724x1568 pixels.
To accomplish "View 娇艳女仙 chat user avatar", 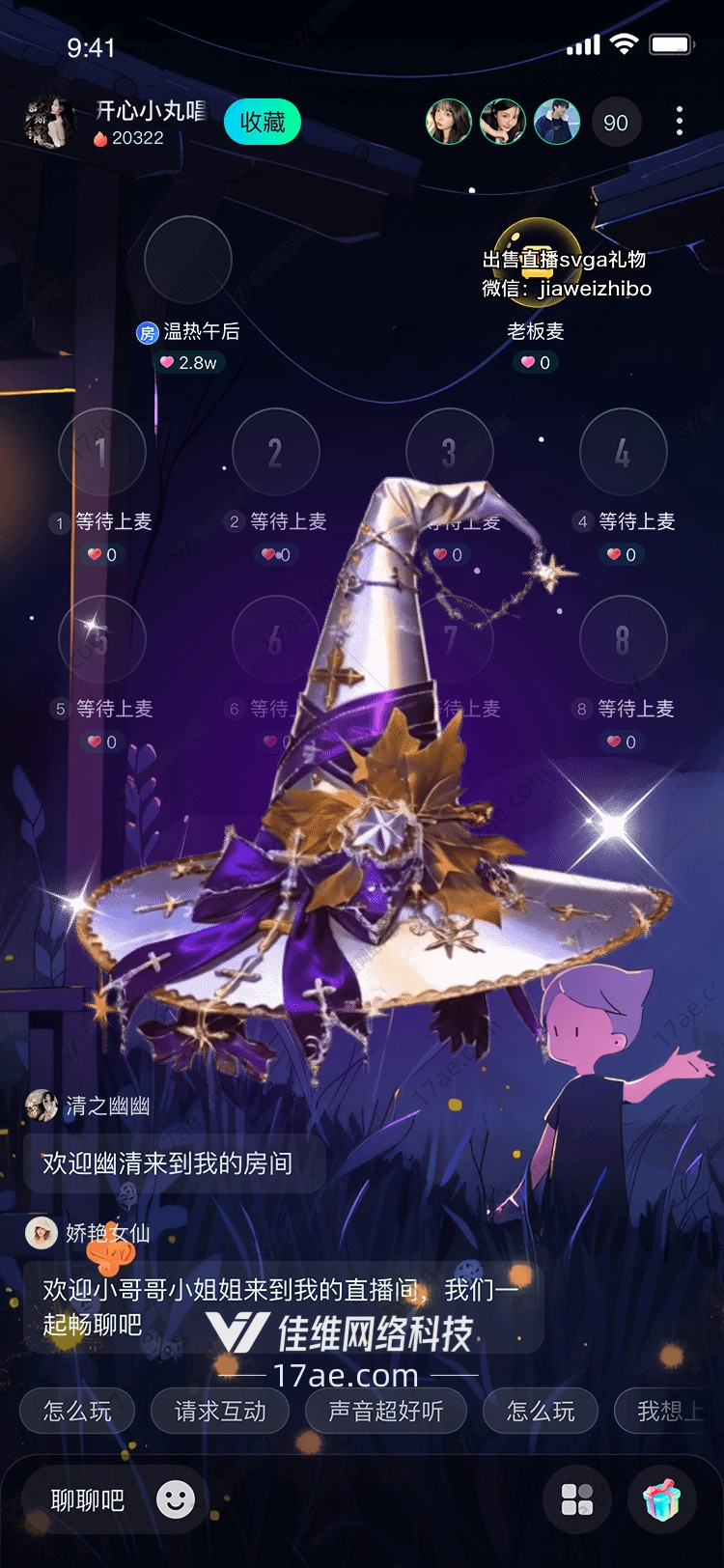I will click(42, 1233).
